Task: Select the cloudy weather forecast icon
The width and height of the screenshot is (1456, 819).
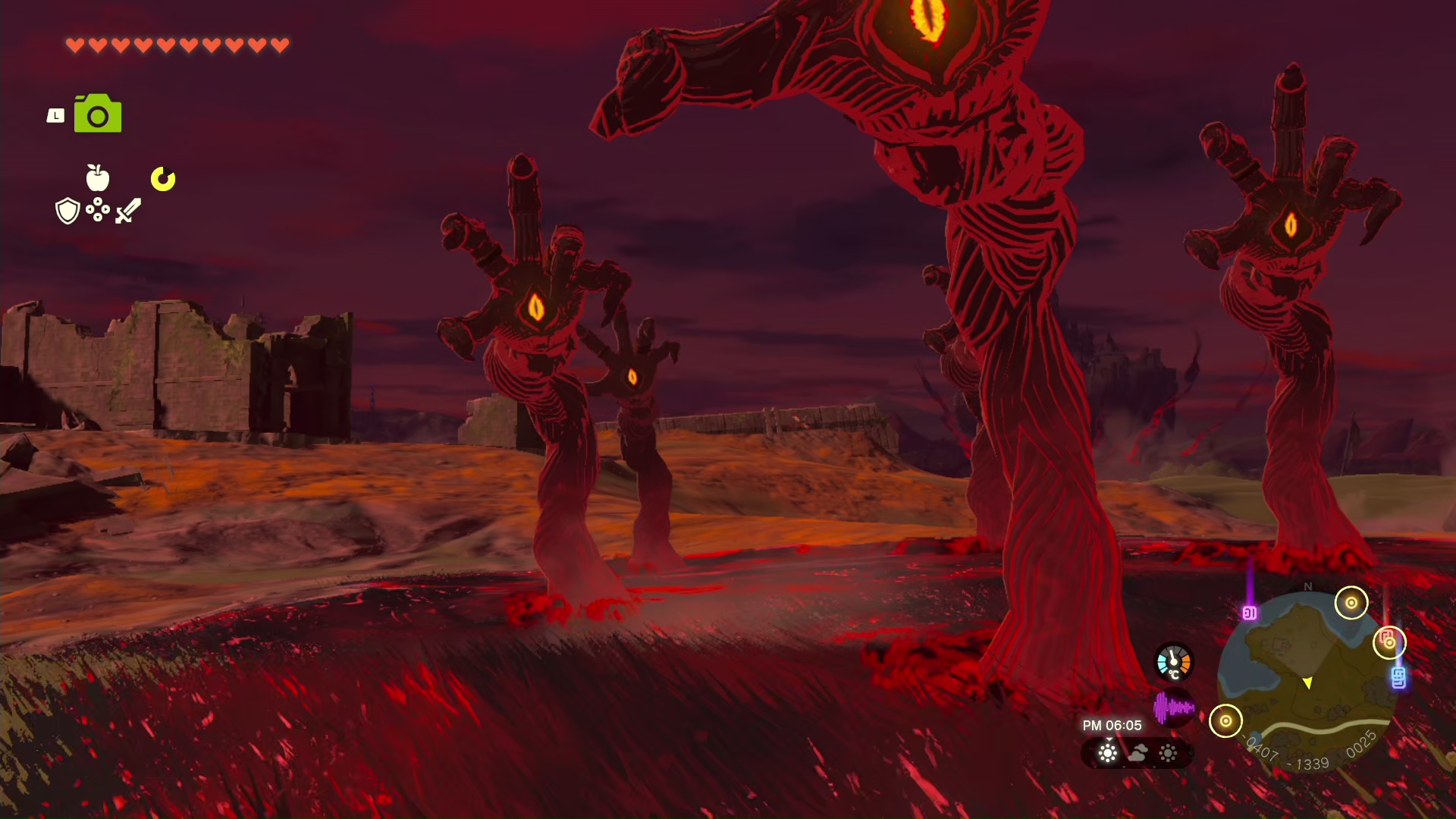Action: 1137,753
